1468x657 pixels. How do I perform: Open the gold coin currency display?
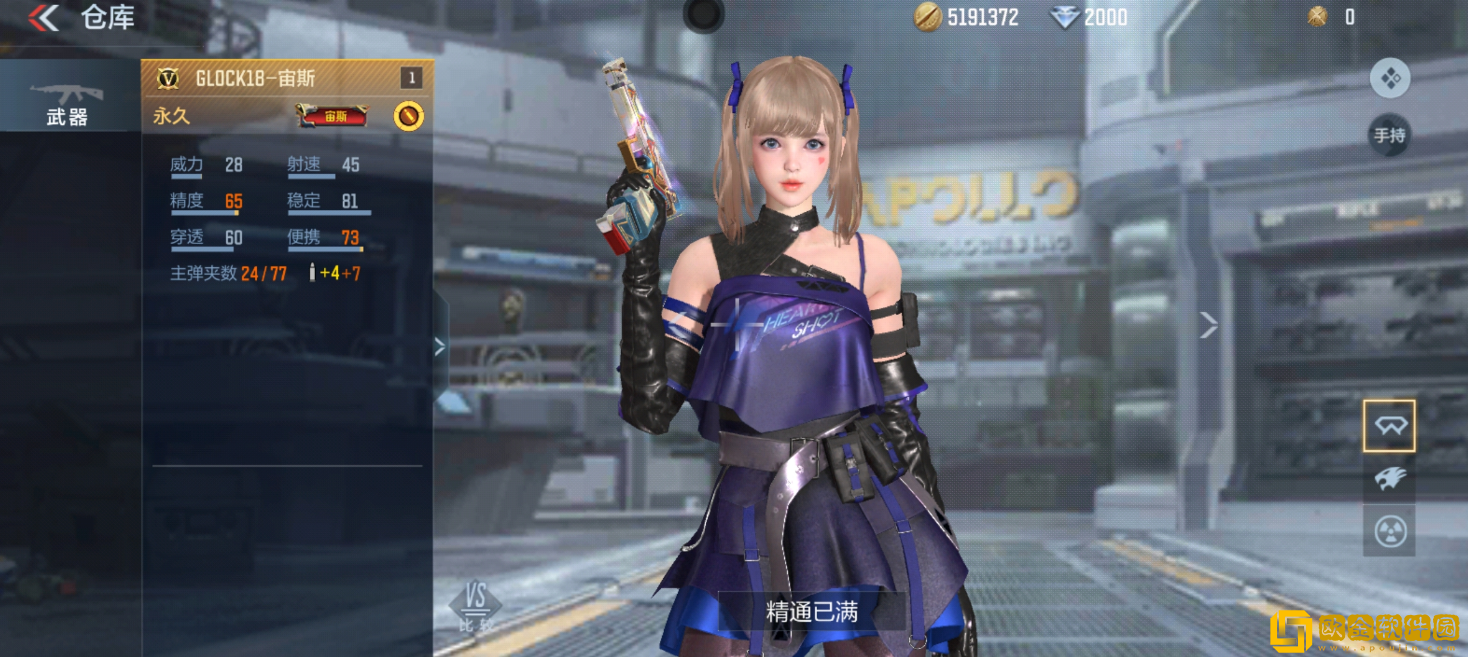[x=966, y=17]
